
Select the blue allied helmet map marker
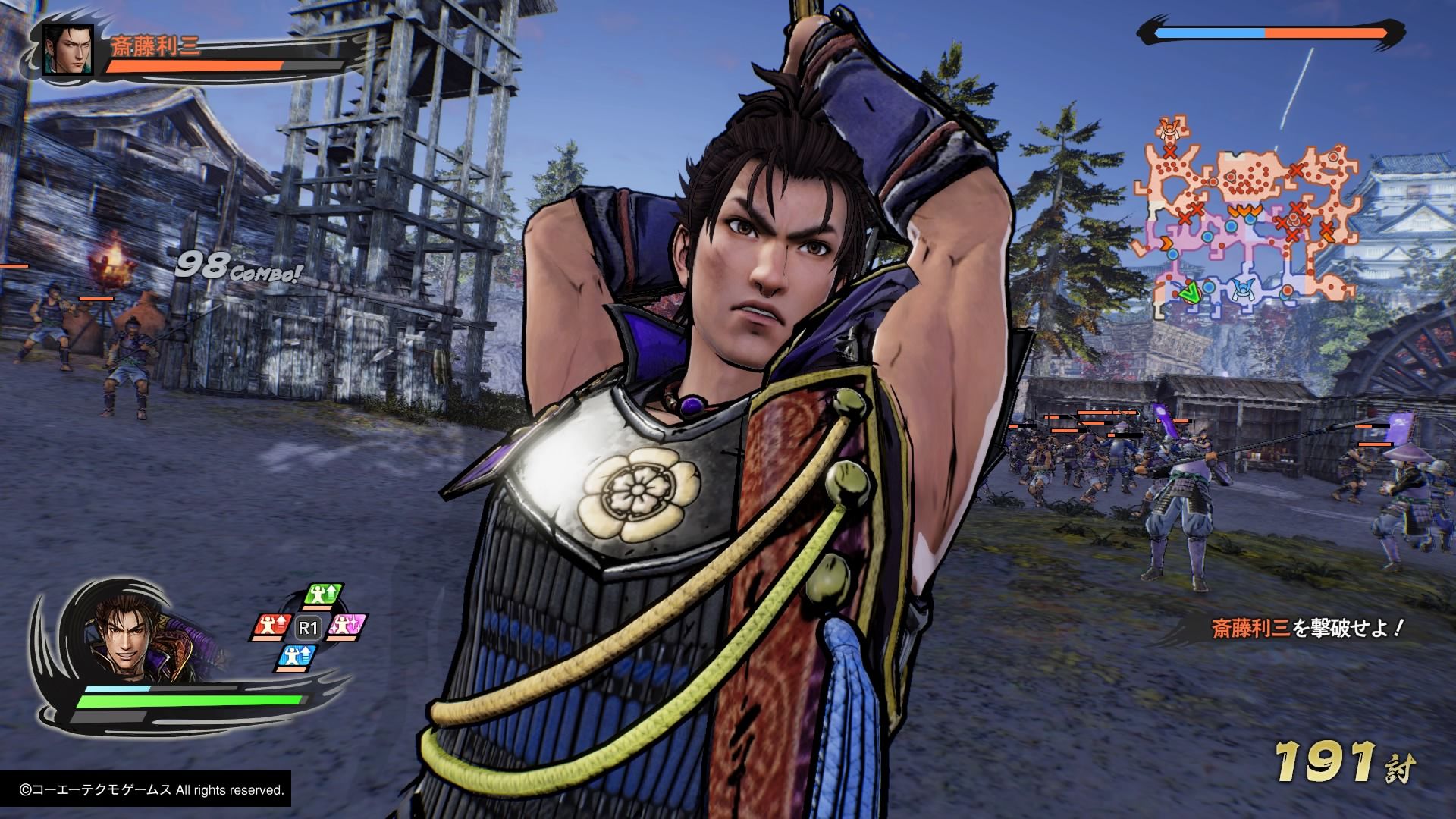[1242, 290]
